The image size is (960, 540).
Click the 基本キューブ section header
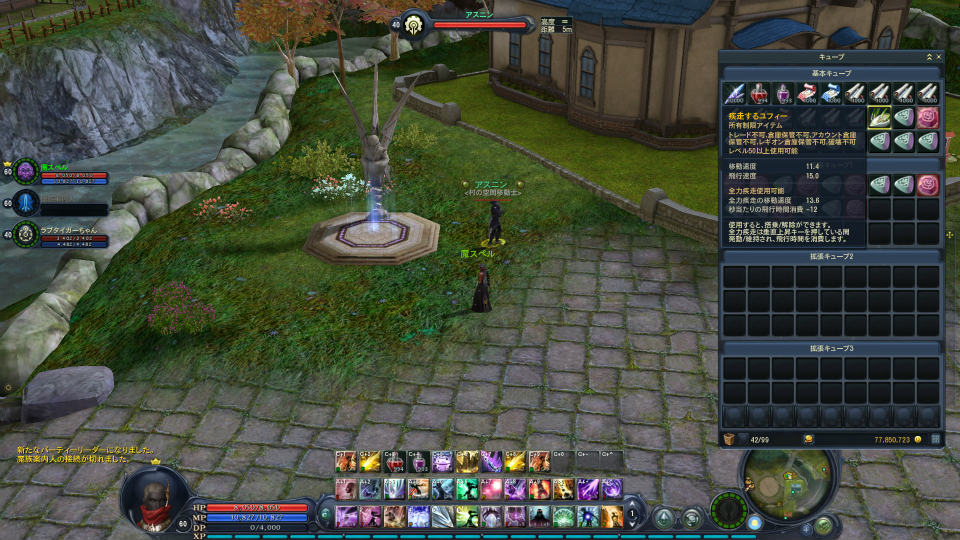tap(830, 75)
